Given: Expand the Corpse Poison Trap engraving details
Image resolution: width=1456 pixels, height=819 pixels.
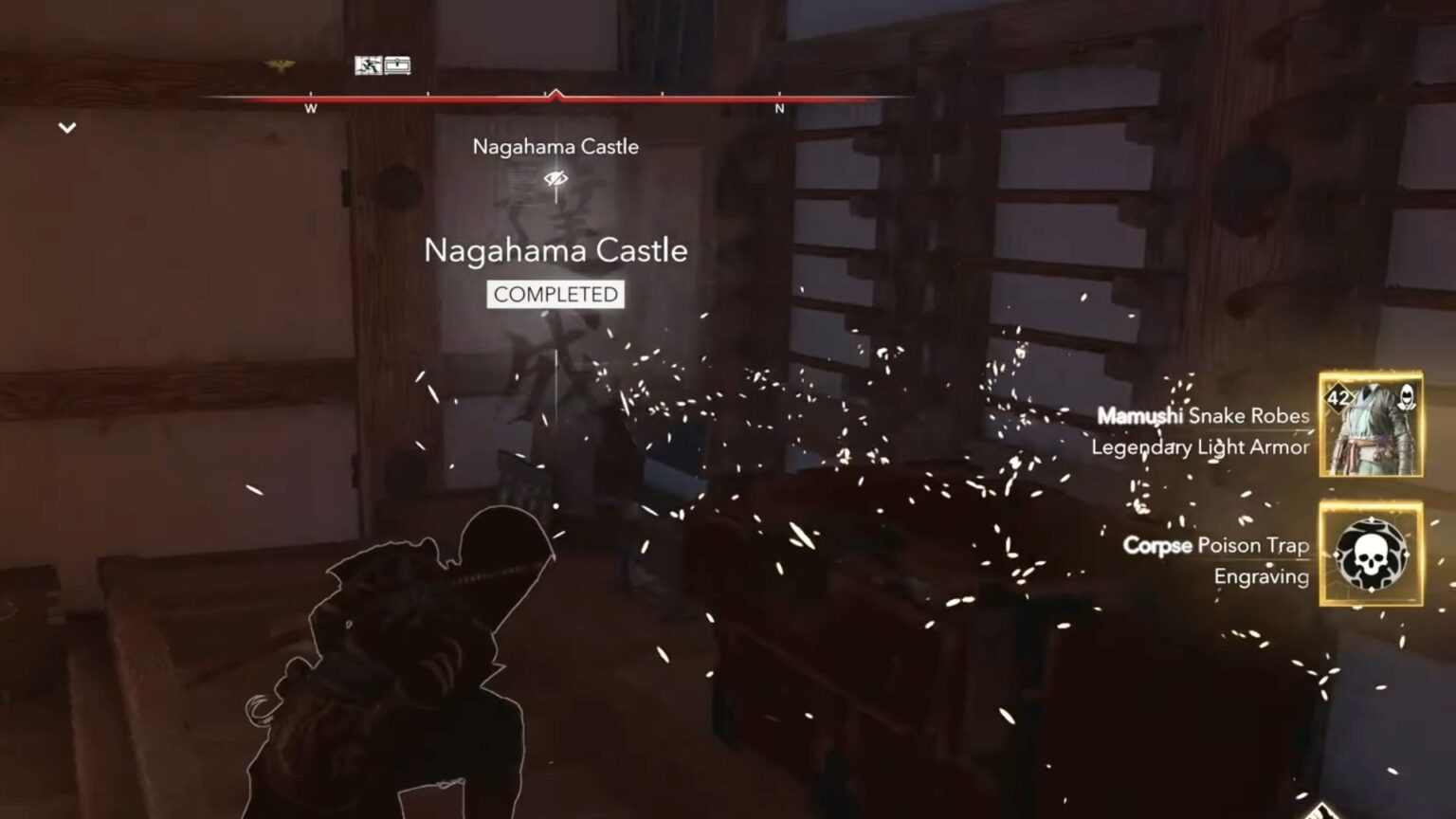Looking at the screenshot, I should pyautogui.click(x=1217, y=546).
